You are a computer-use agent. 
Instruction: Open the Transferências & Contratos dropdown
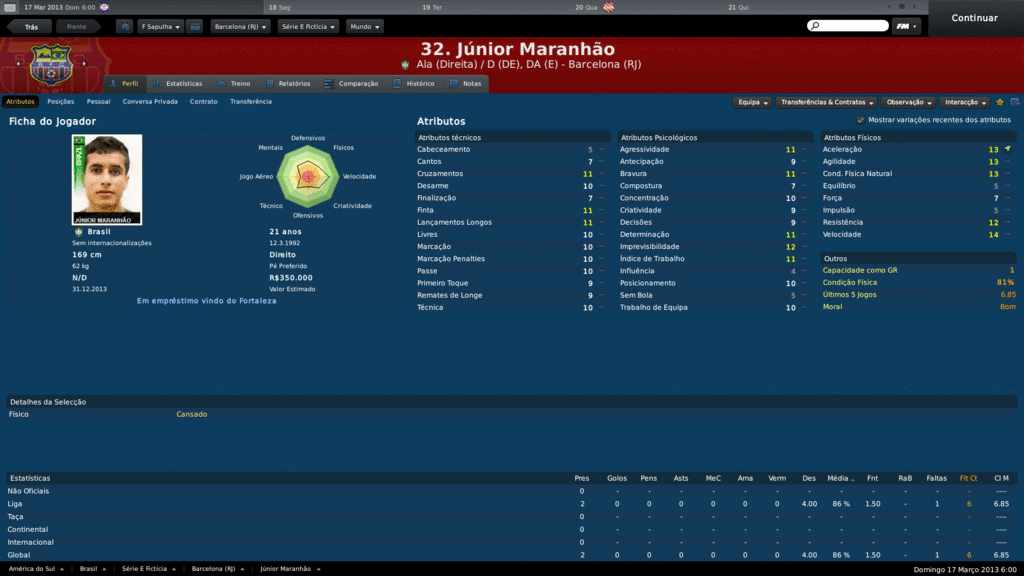[827, 102]
